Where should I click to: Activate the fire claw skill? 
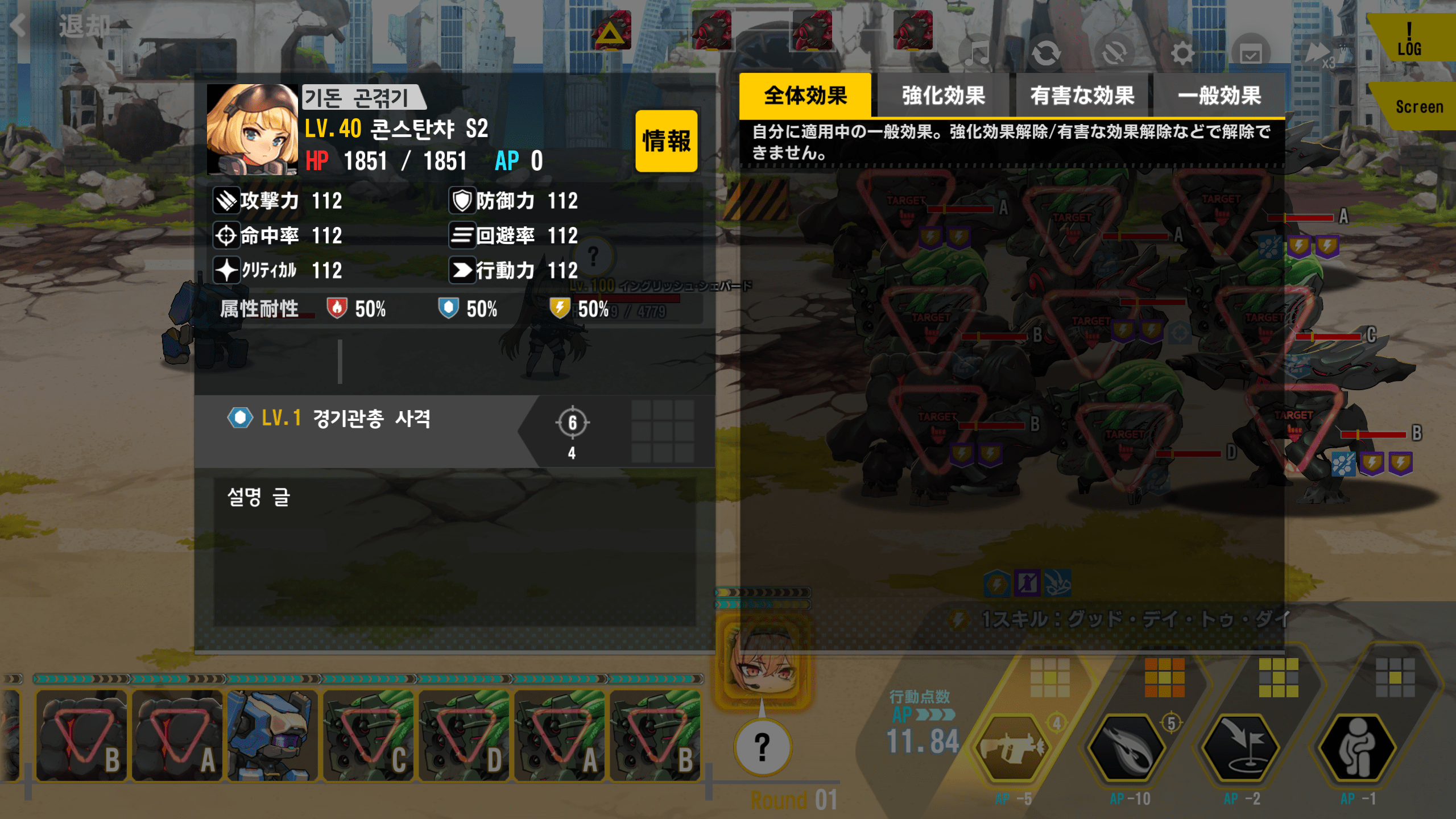[1128, 748]
